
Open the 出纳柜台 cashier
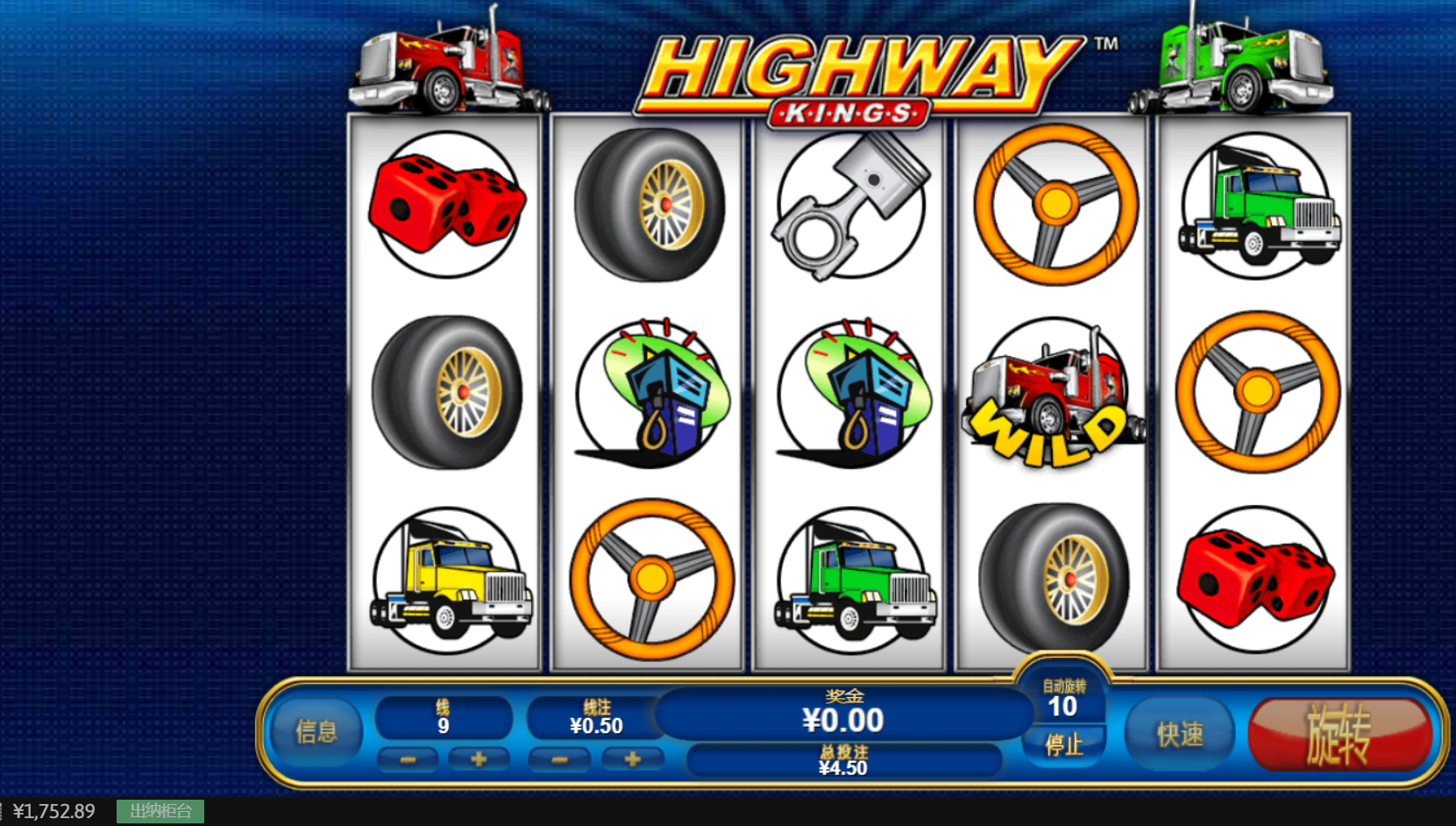tap(160, 811)
